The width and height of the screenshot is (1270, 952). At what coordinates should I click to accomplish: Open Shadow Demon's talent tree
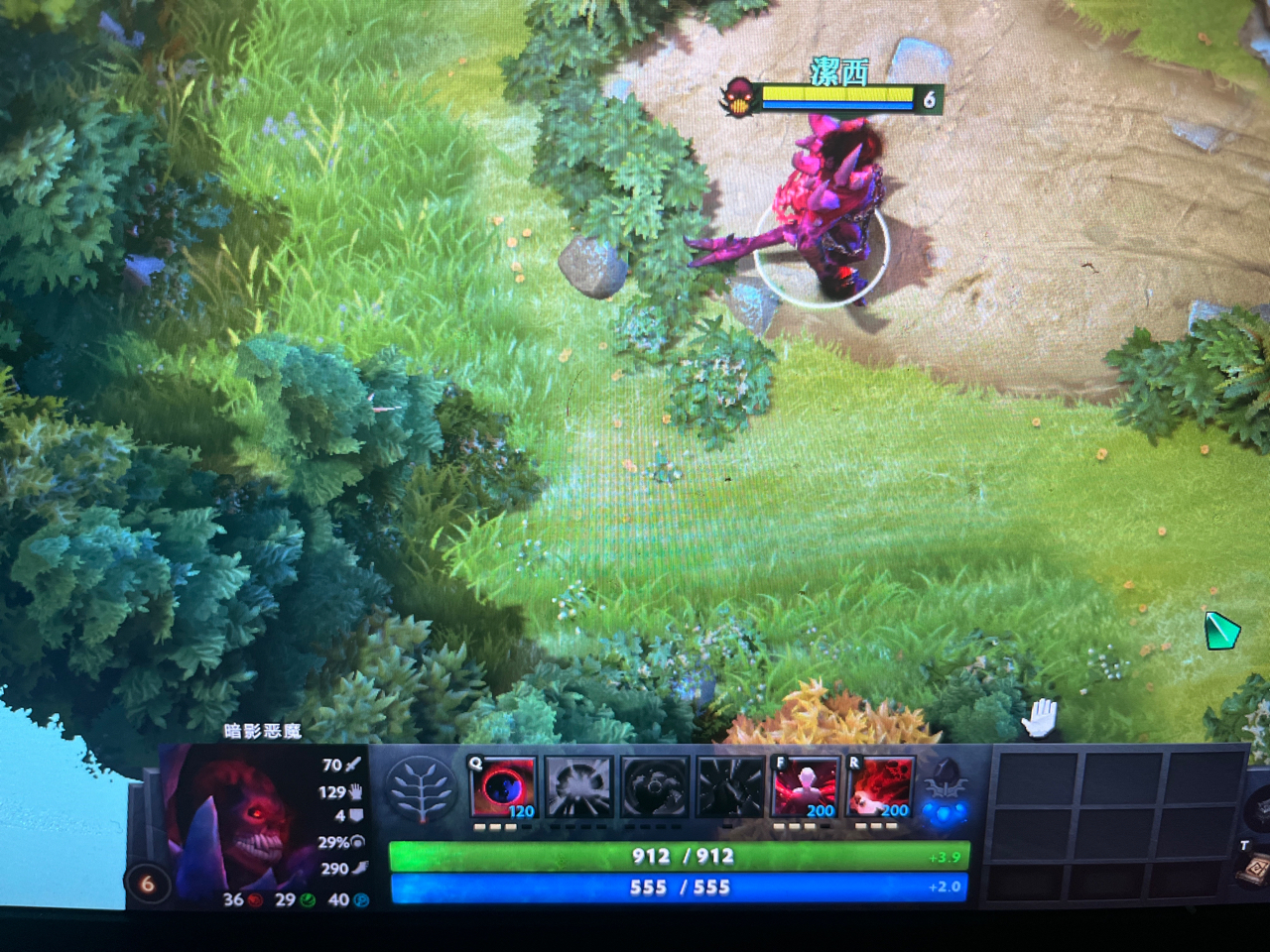(423, 788)
